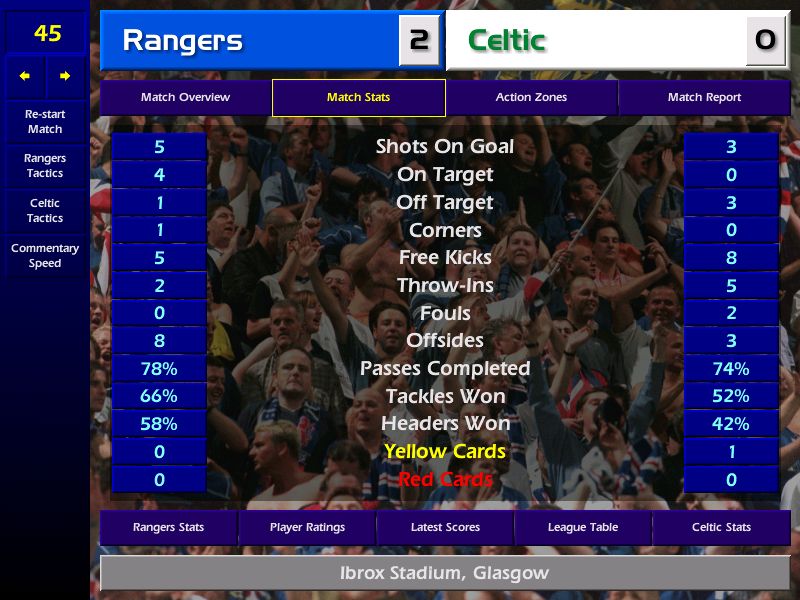Click the Re-start Match button
The image size is (800, 600).
click(45, 122)
